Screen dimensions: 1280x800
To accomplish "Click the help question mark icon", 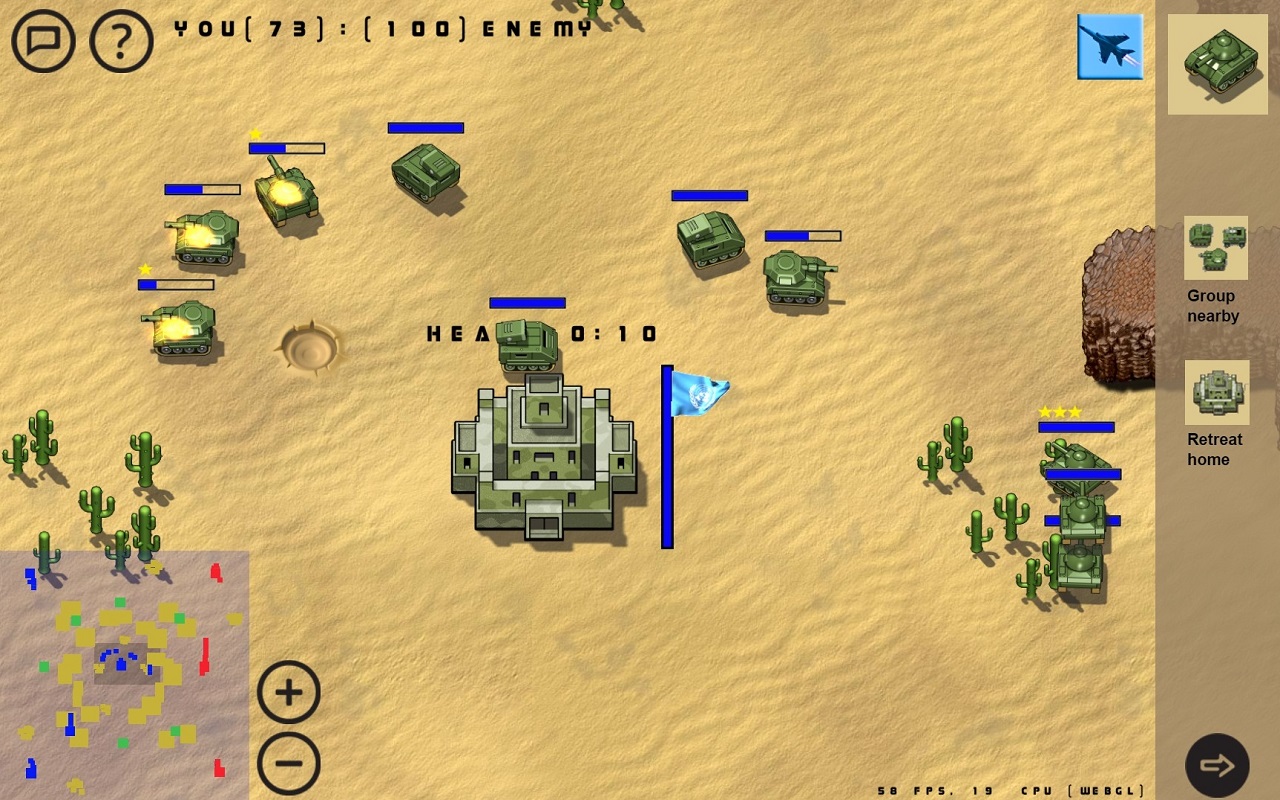I will click(120, 41).
